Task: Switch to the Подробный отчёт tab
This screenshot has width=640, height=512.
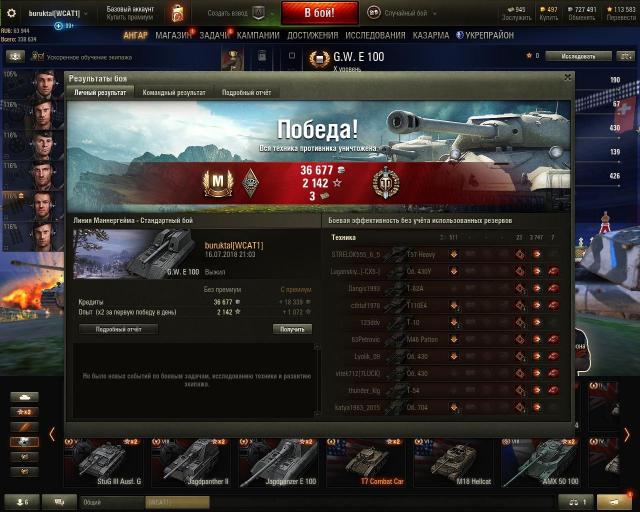Action: (246, 93)
